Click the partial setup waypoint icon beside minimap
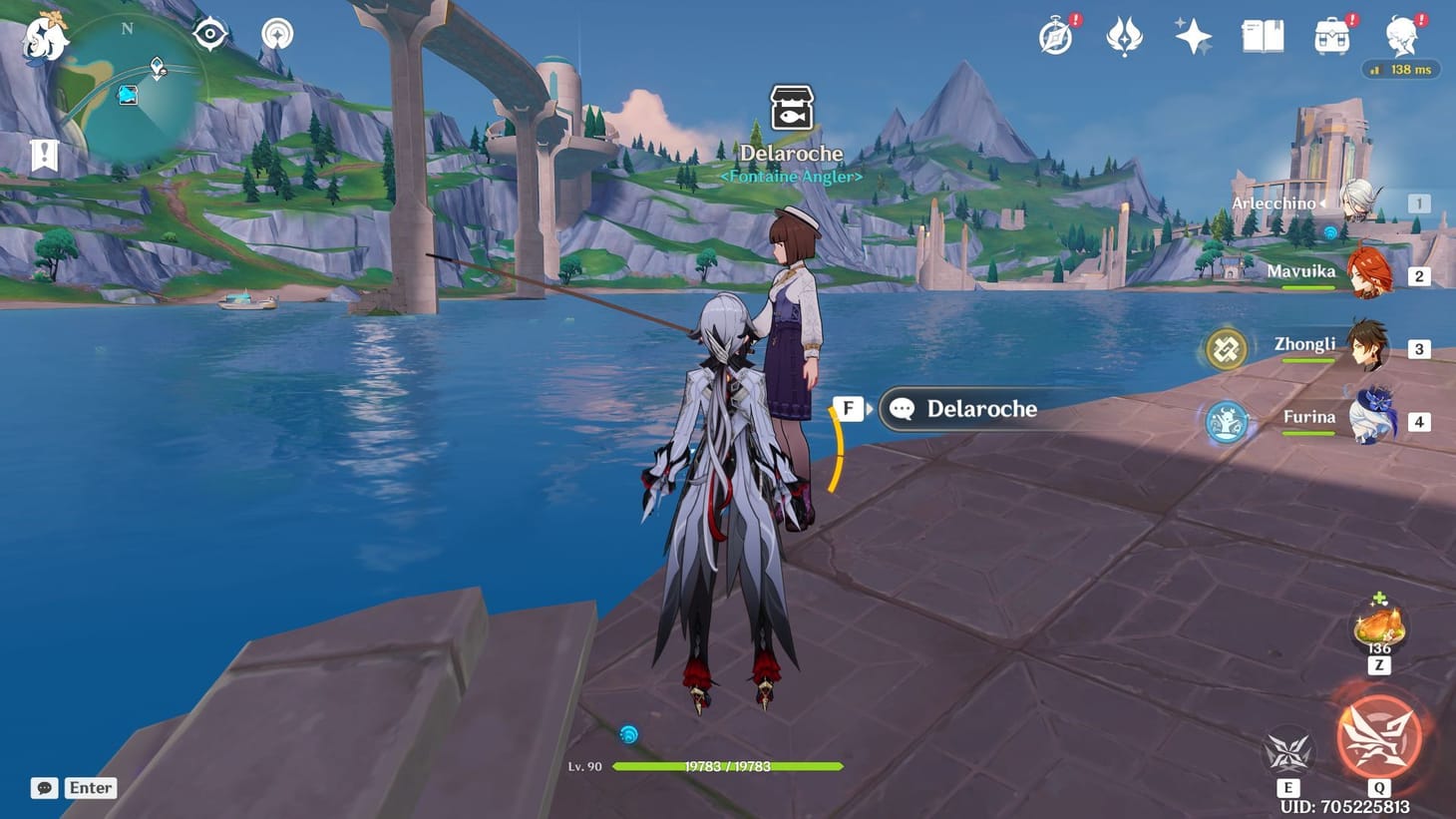 pyautogui.click(x=276, y=34)
